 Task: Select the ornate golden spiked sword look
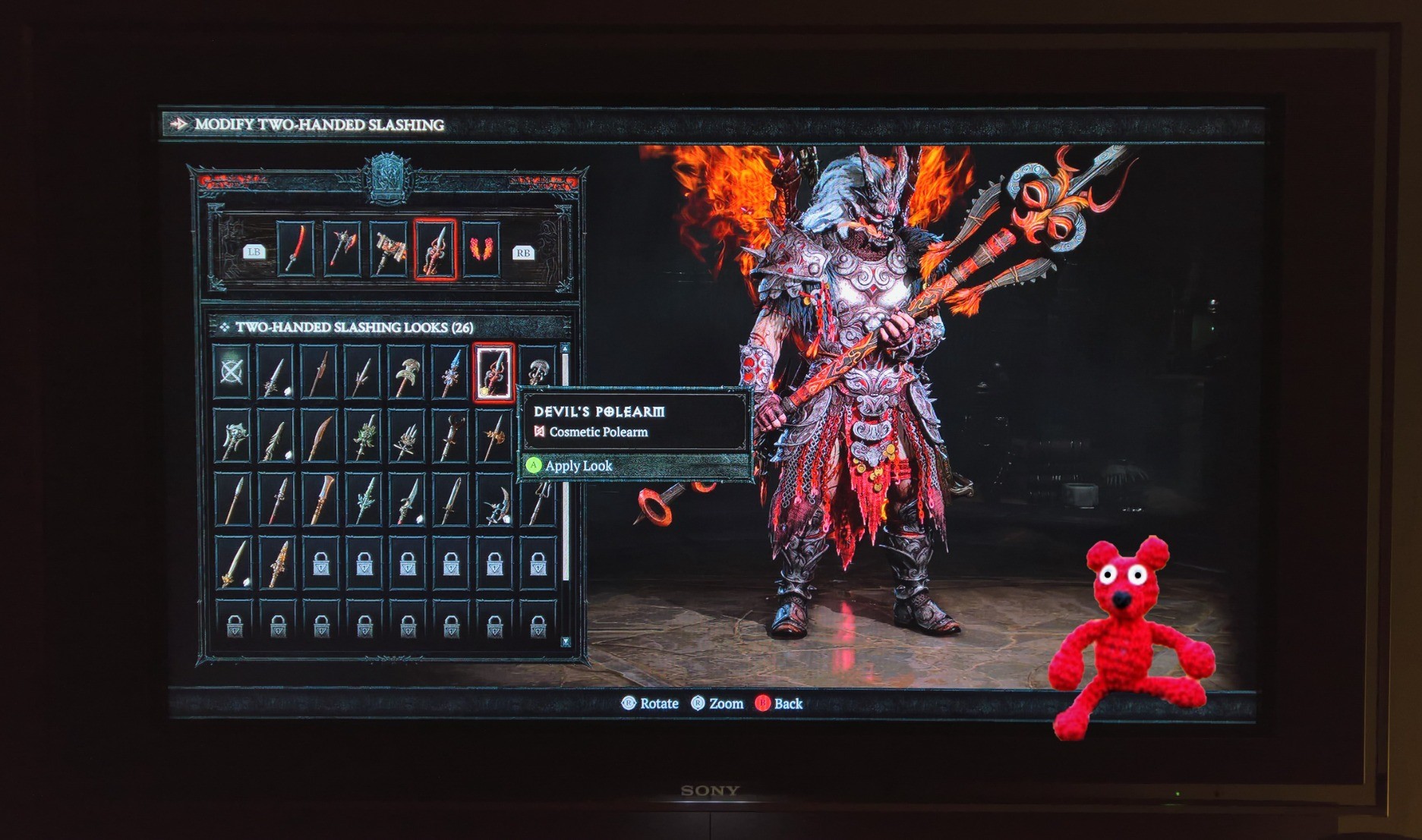point(276,563)
